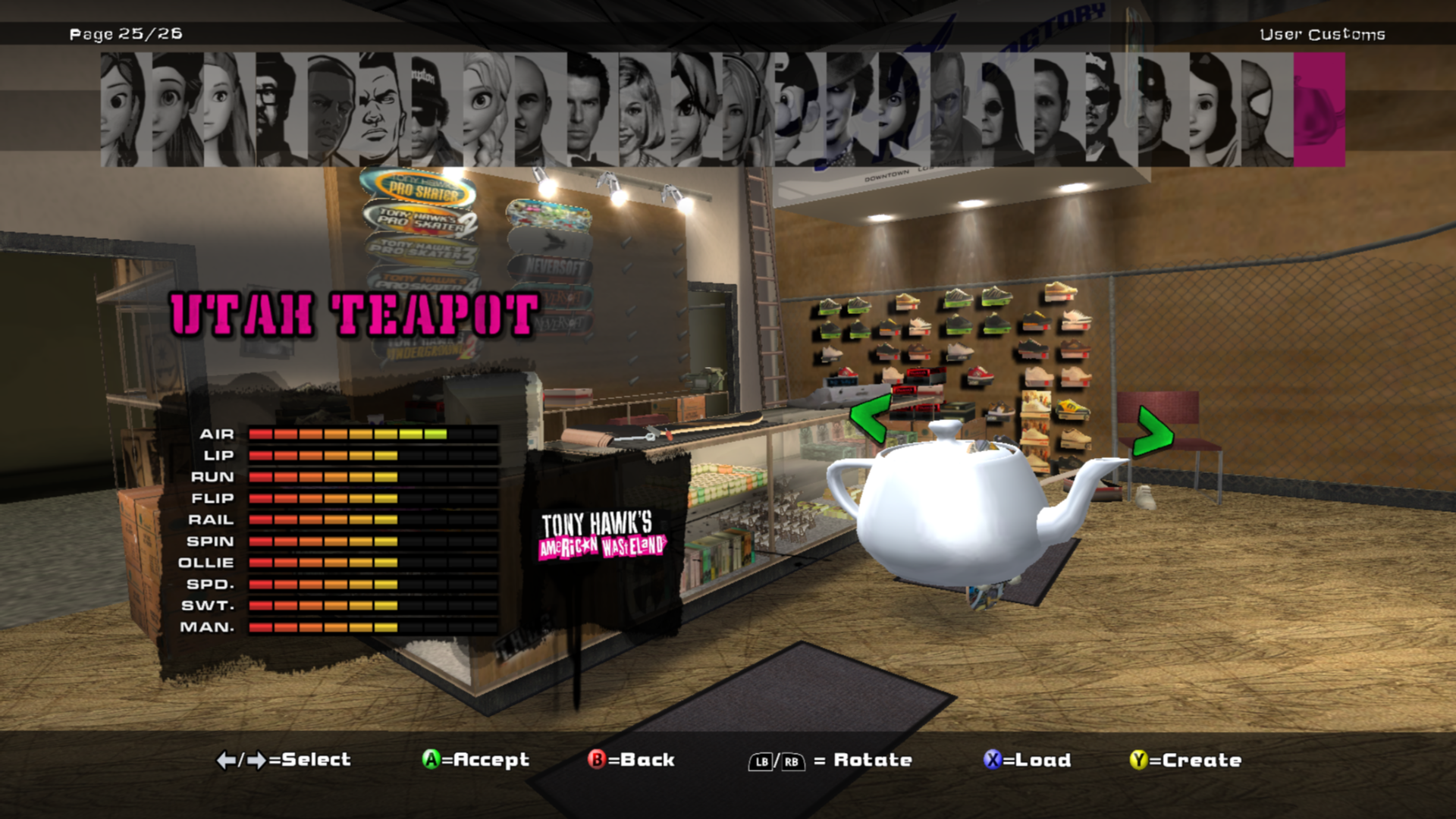Choose the smiling blonde bob woman portrait
1456x819 pixels.
(644, 110)
